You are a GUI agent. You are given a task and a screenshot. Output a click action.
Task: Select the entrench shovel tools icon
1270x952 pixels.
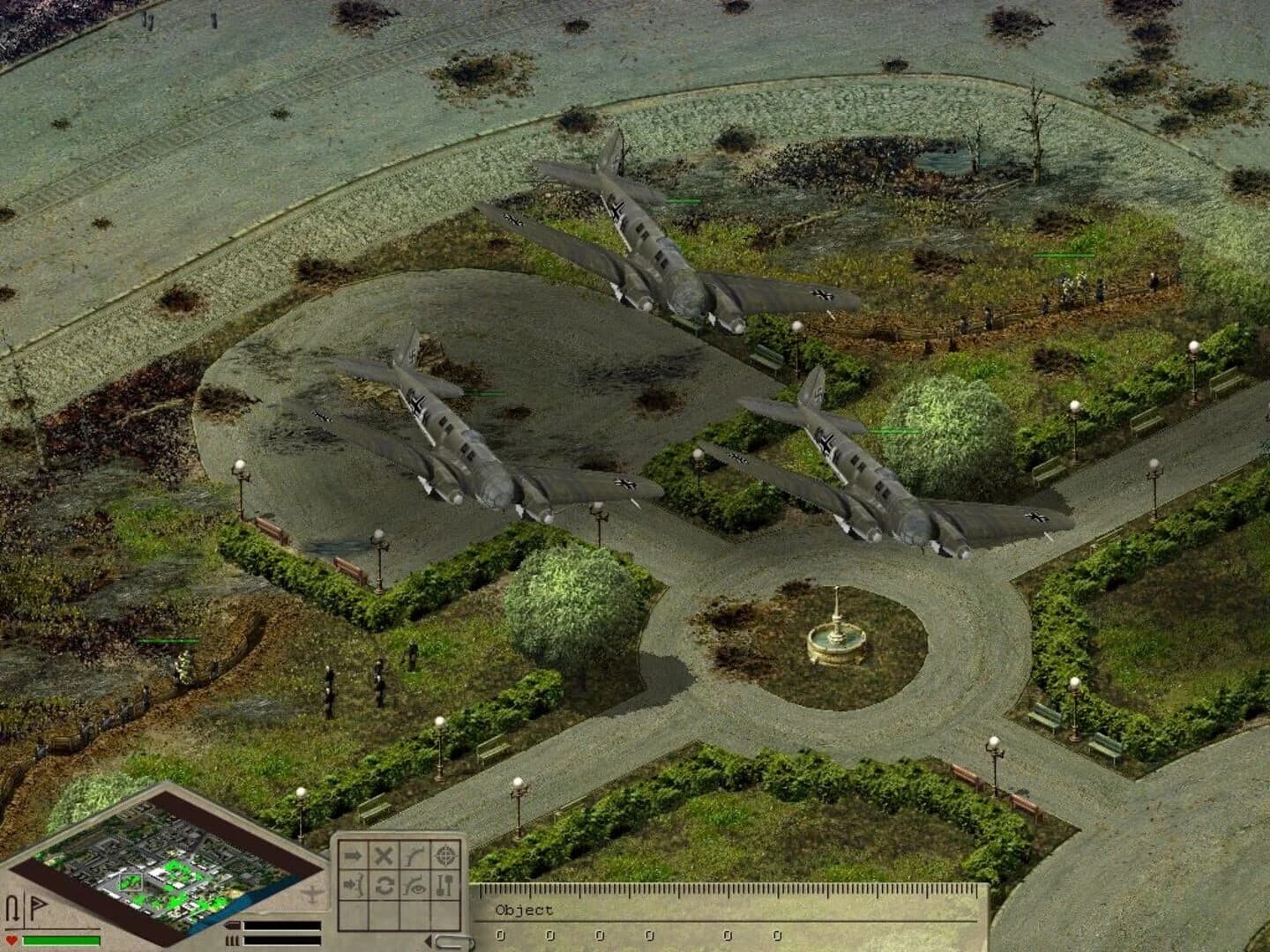coord(443,886)
